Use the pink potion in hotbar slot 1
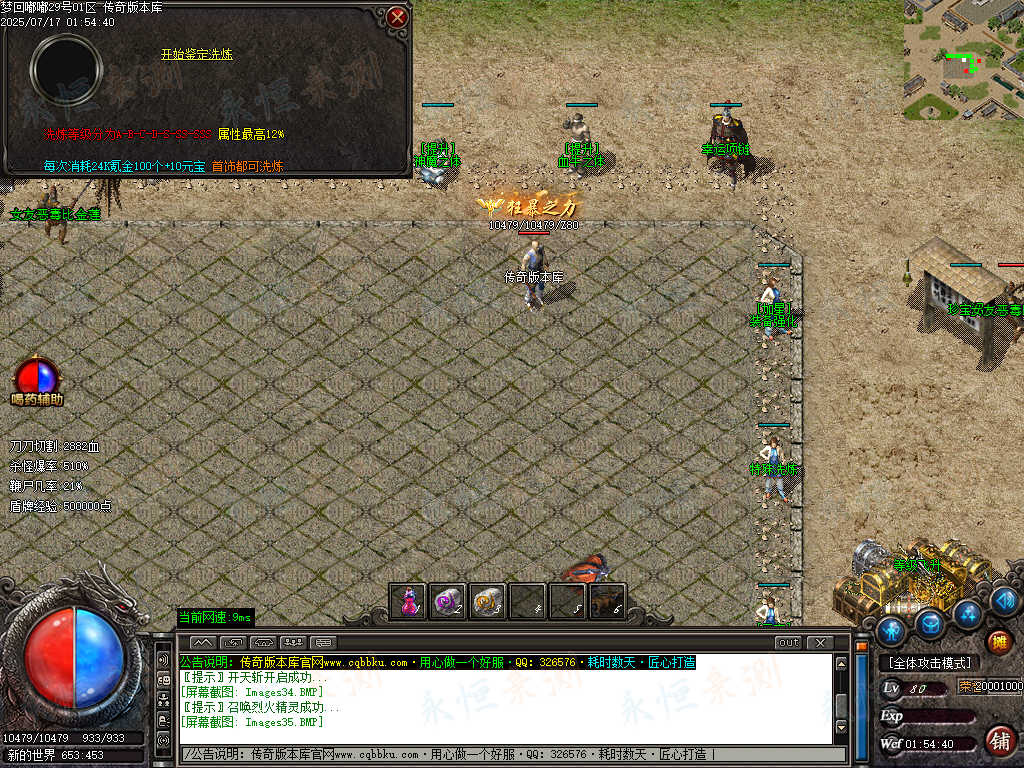The height and width of the screenshot is (768, 1024). pyautogui.click(x=408, y=601)
